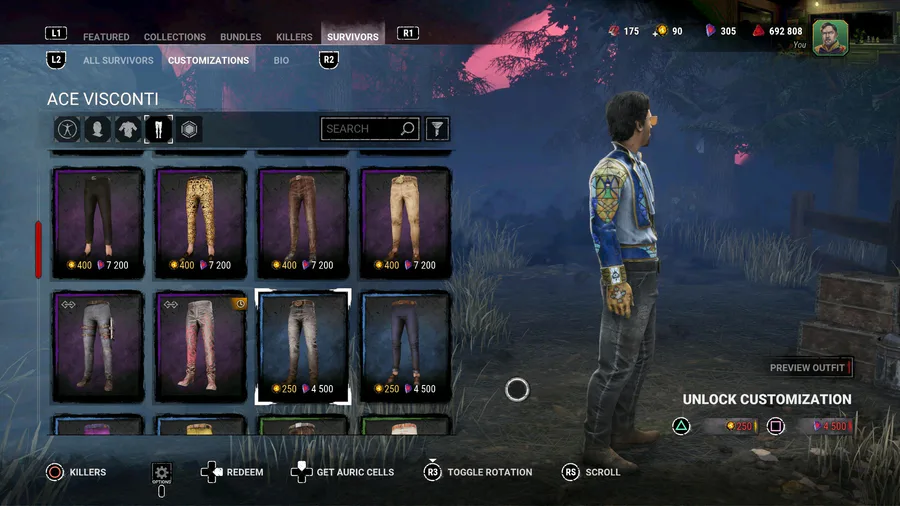View Ace Visconti's Bio sub-tab
Screen dimensions: 900x506
tap(281, 61)
